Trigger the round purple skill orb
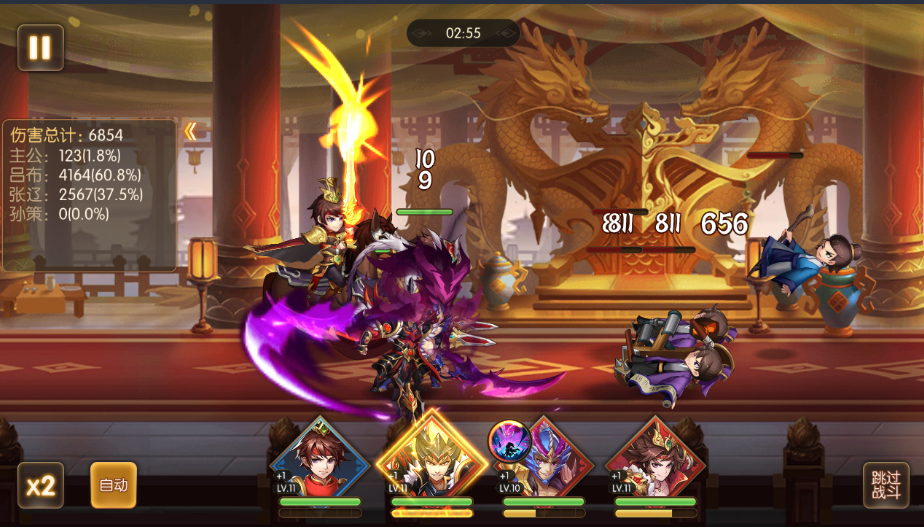Screen dimensions: 924x527 (x=508, y=440)
